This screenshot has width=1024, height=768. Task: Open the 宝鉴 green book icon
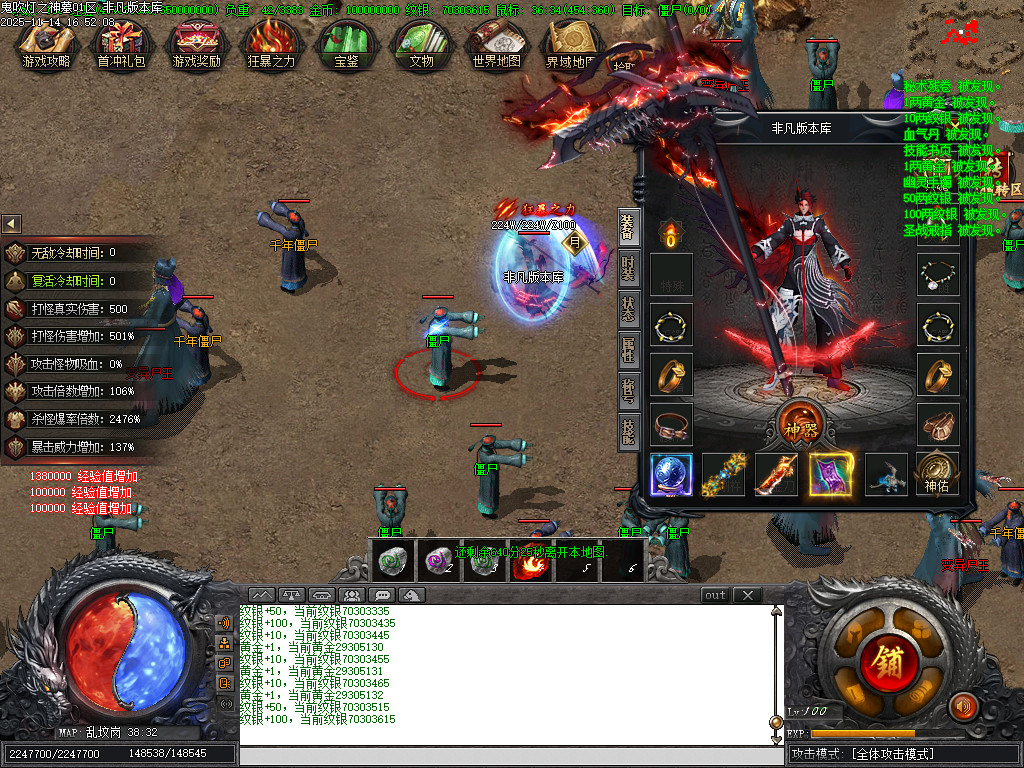click(346, 44)
